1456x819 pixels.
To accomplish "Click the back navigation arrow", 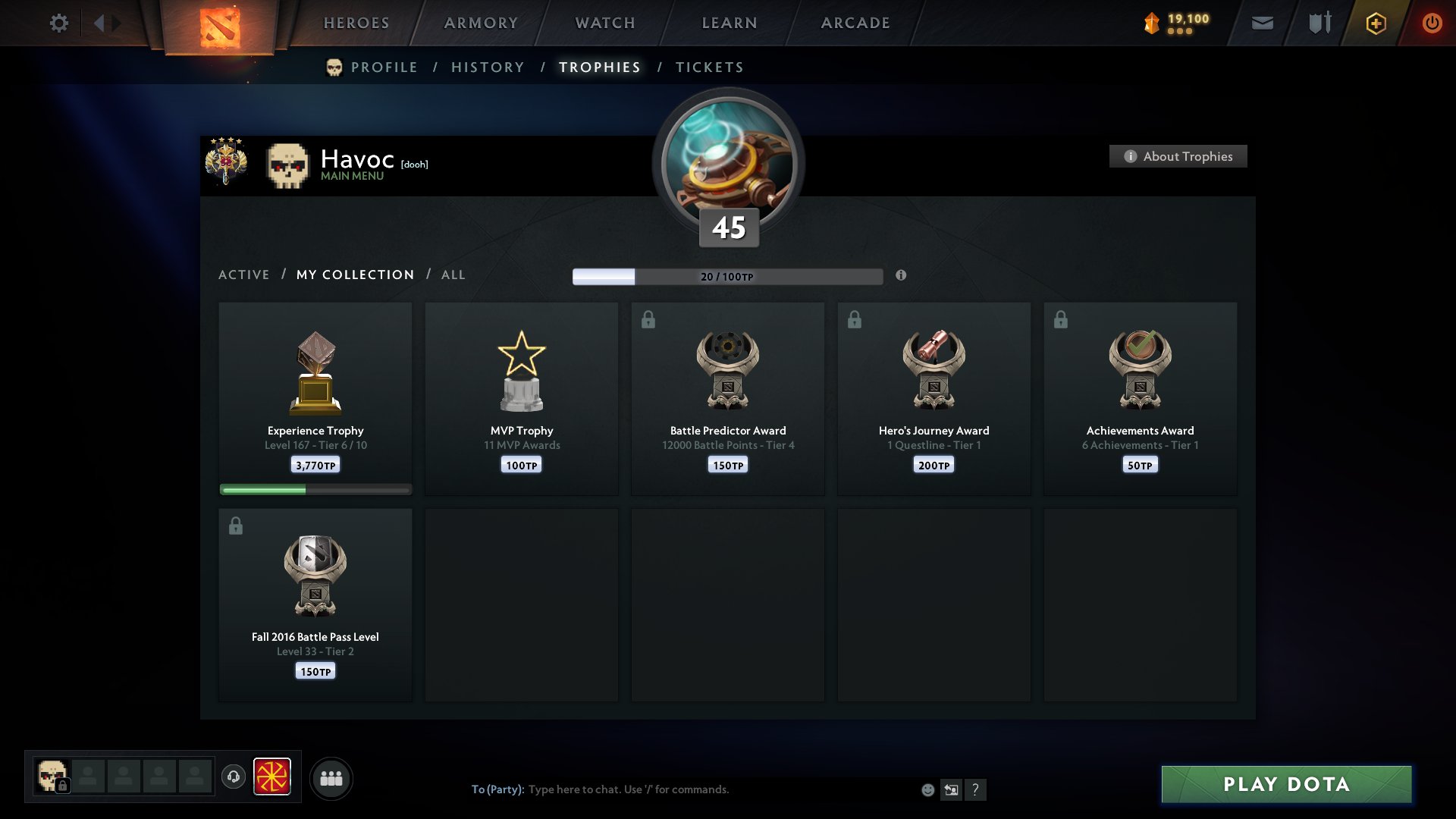I will [x=99, y=23].
